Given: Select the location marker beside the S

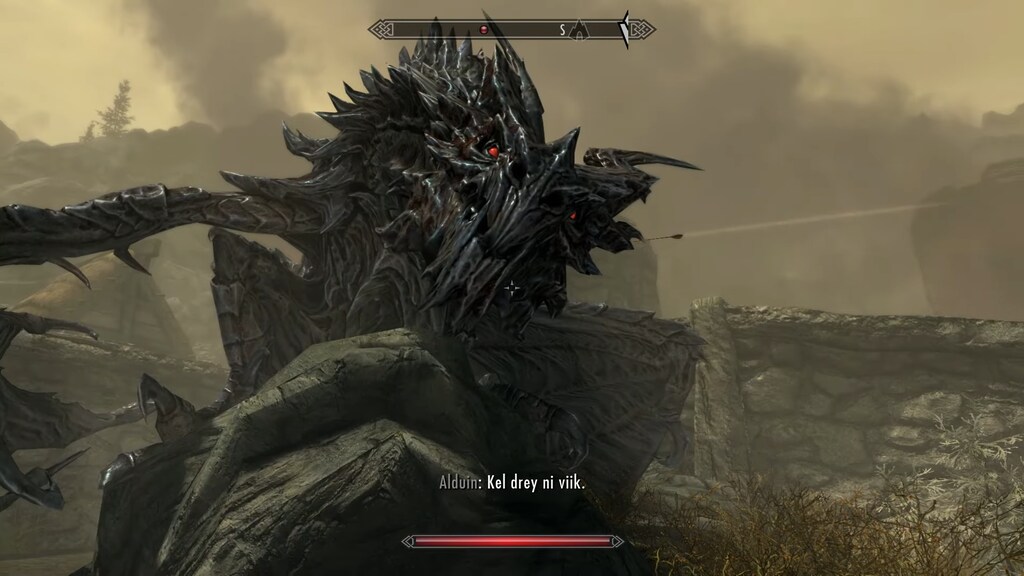Looking at the screenshot, I should (579, 31).
